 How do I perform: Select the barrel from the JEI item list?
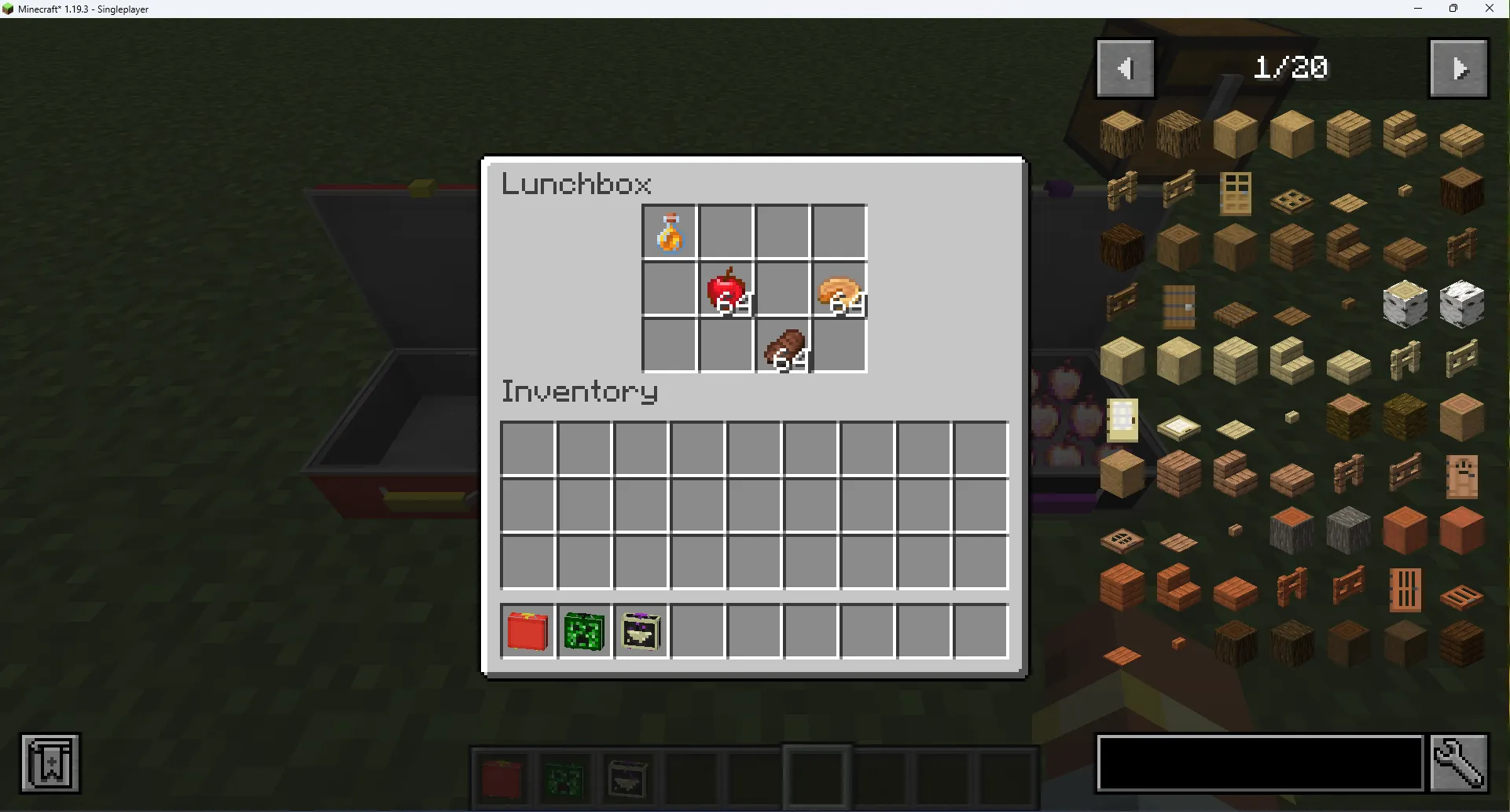[1180, 305]
